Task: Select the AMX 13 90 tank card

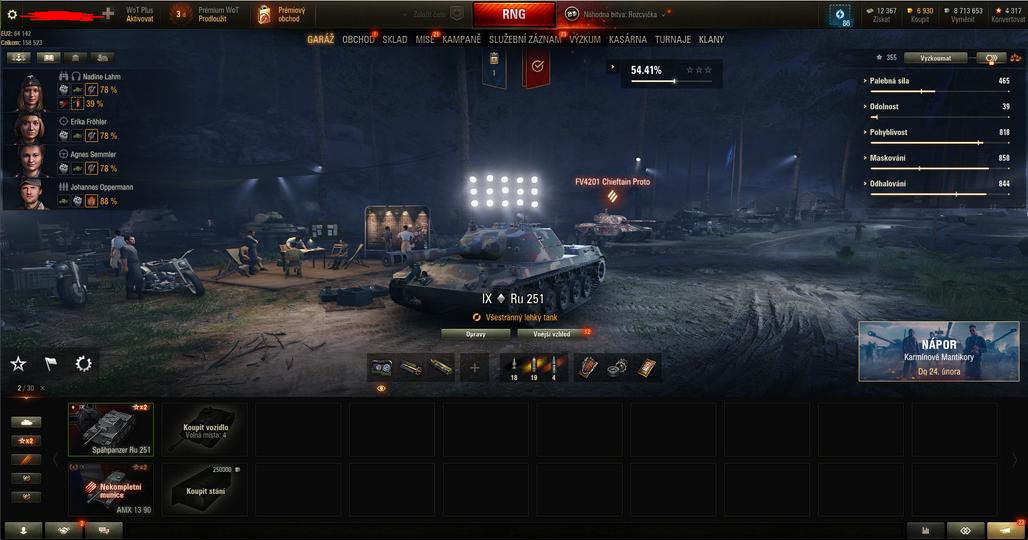Action: pos(110,489)
